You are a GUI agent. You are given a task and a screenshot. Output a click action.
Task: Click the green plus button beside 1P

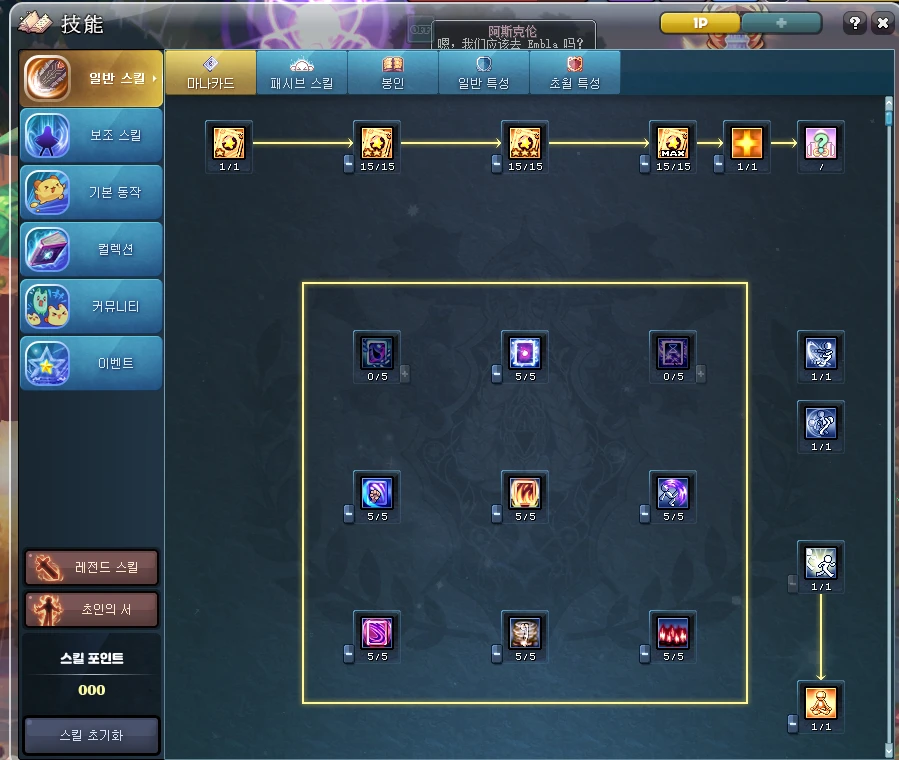click(x=781, y=23)
